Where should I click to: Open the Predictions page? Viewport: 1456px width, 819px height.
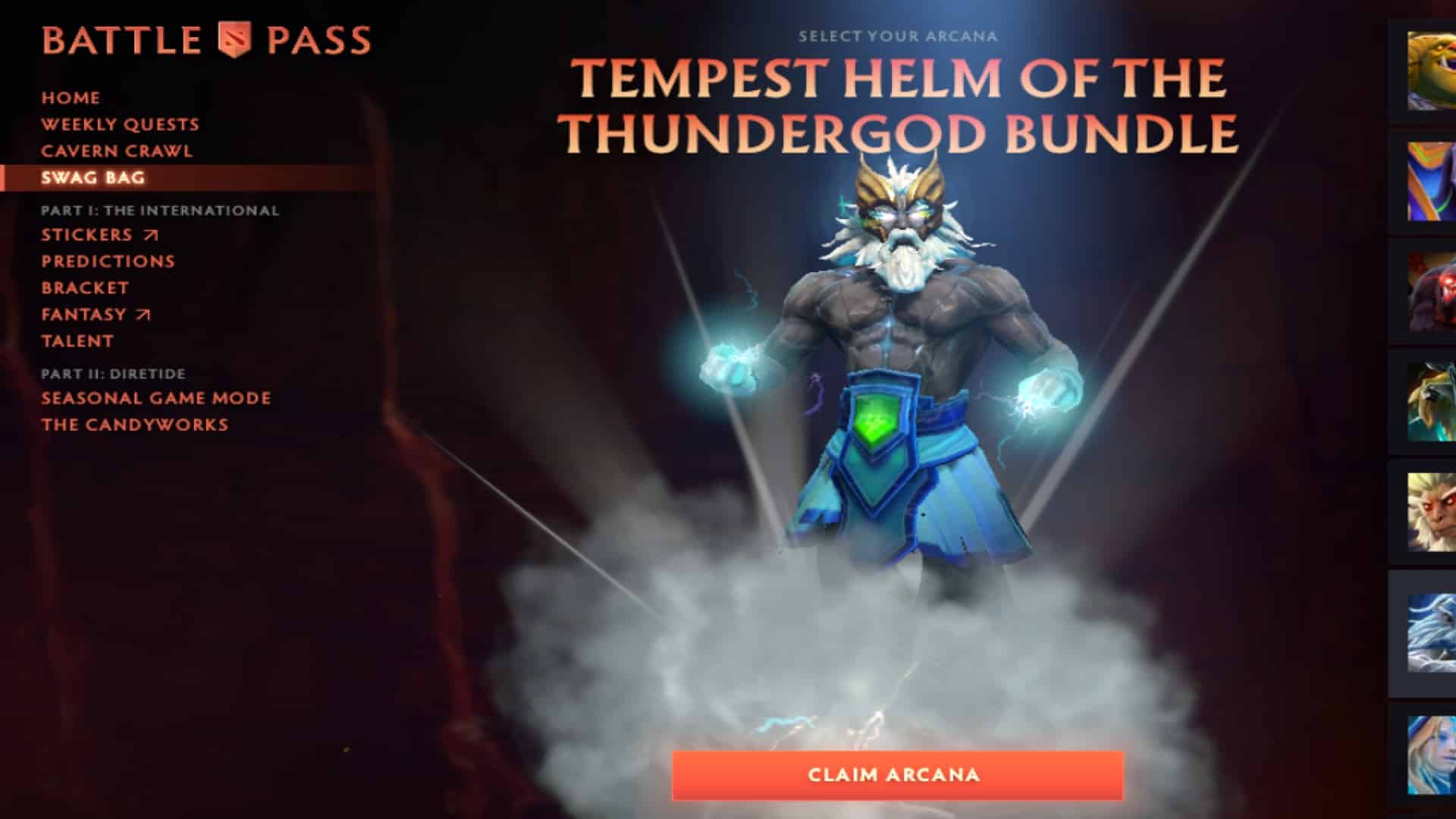[108, 261]
